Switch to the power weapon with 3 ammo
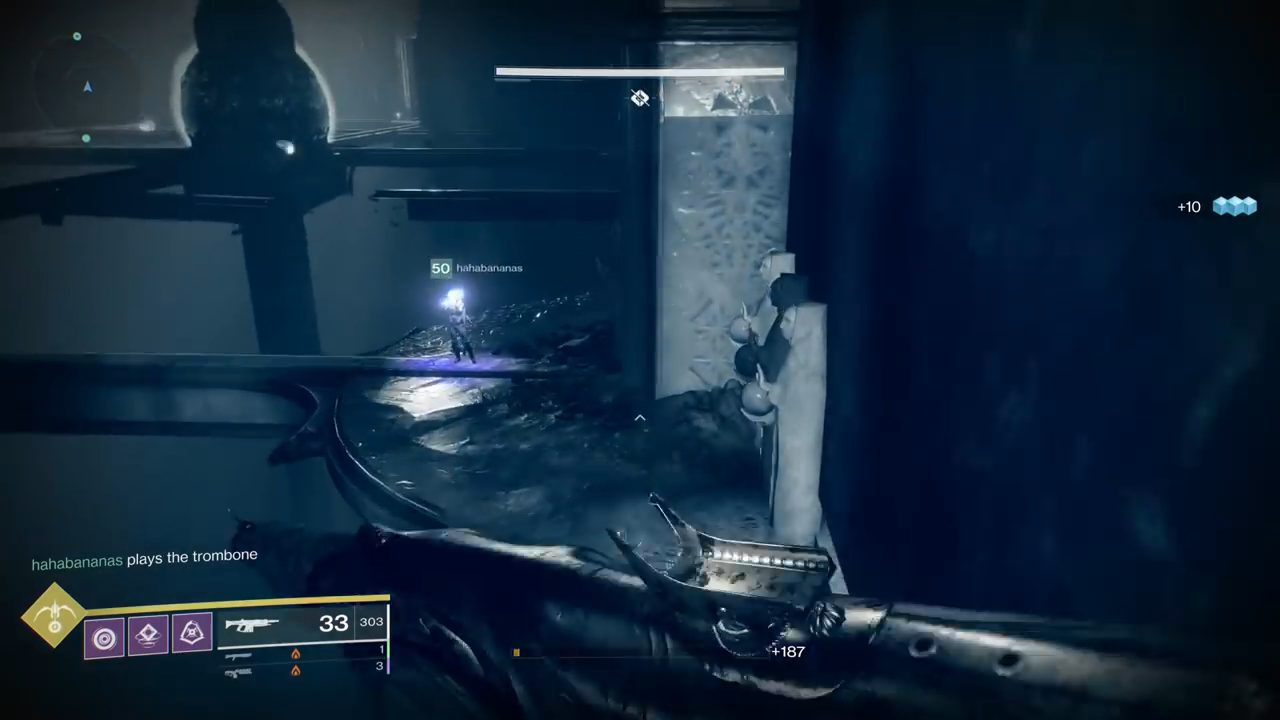1280x720 pixels. 238,671
